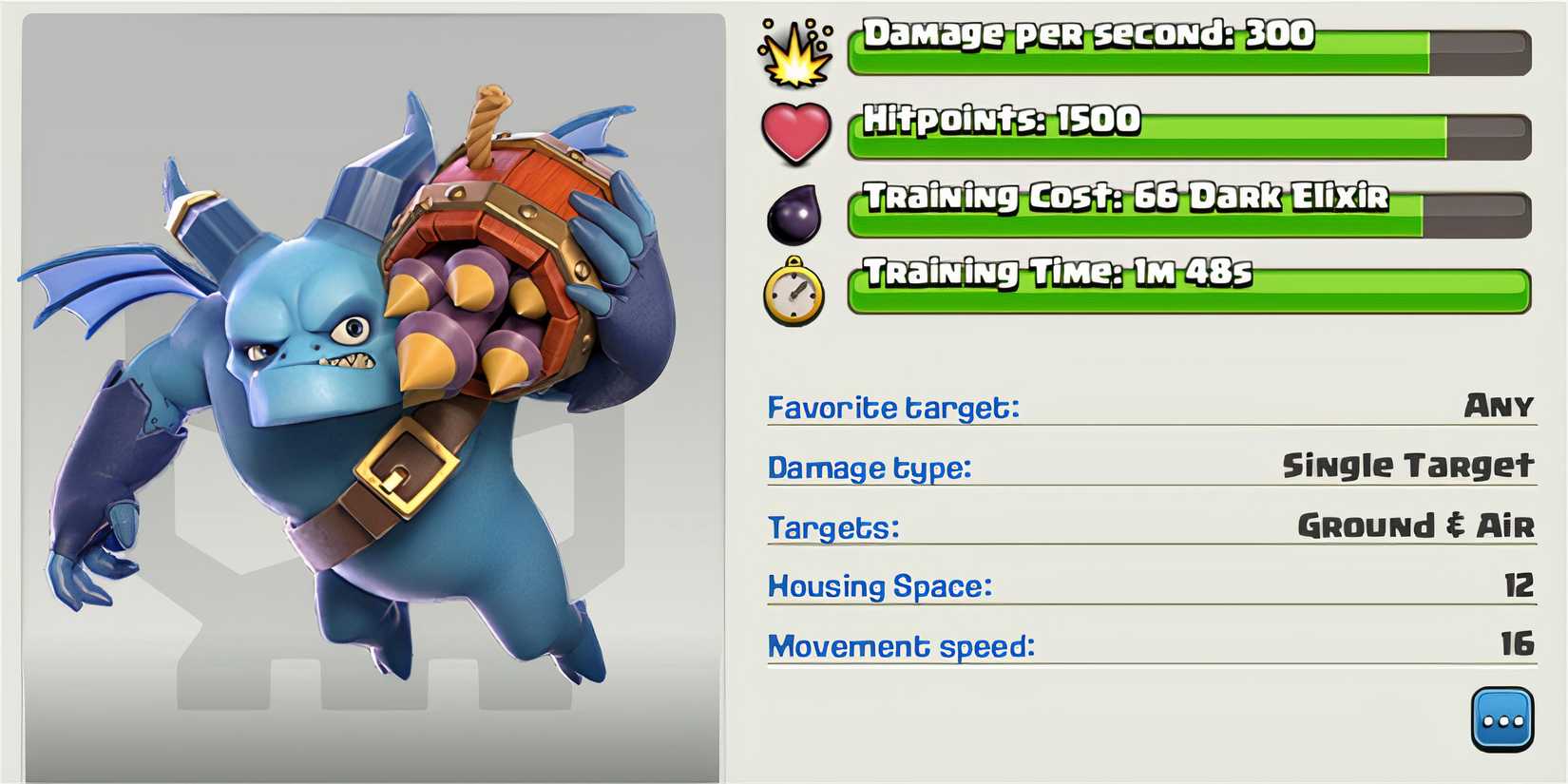Toggle the Favorite target setting
Image resolution: width=1568 pixels, height=784 pixels.
[894, 407]
